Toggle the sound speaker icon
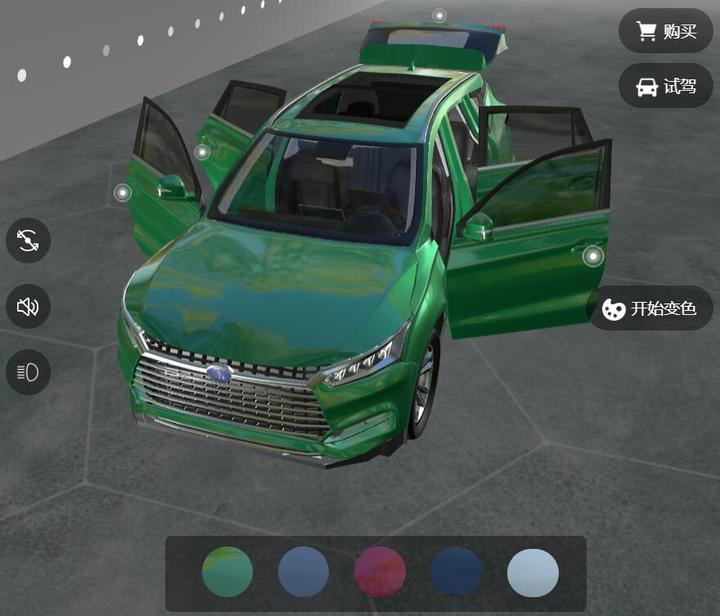Image resolution: width=720 pixels, height=616 pixels. point(28,306)
